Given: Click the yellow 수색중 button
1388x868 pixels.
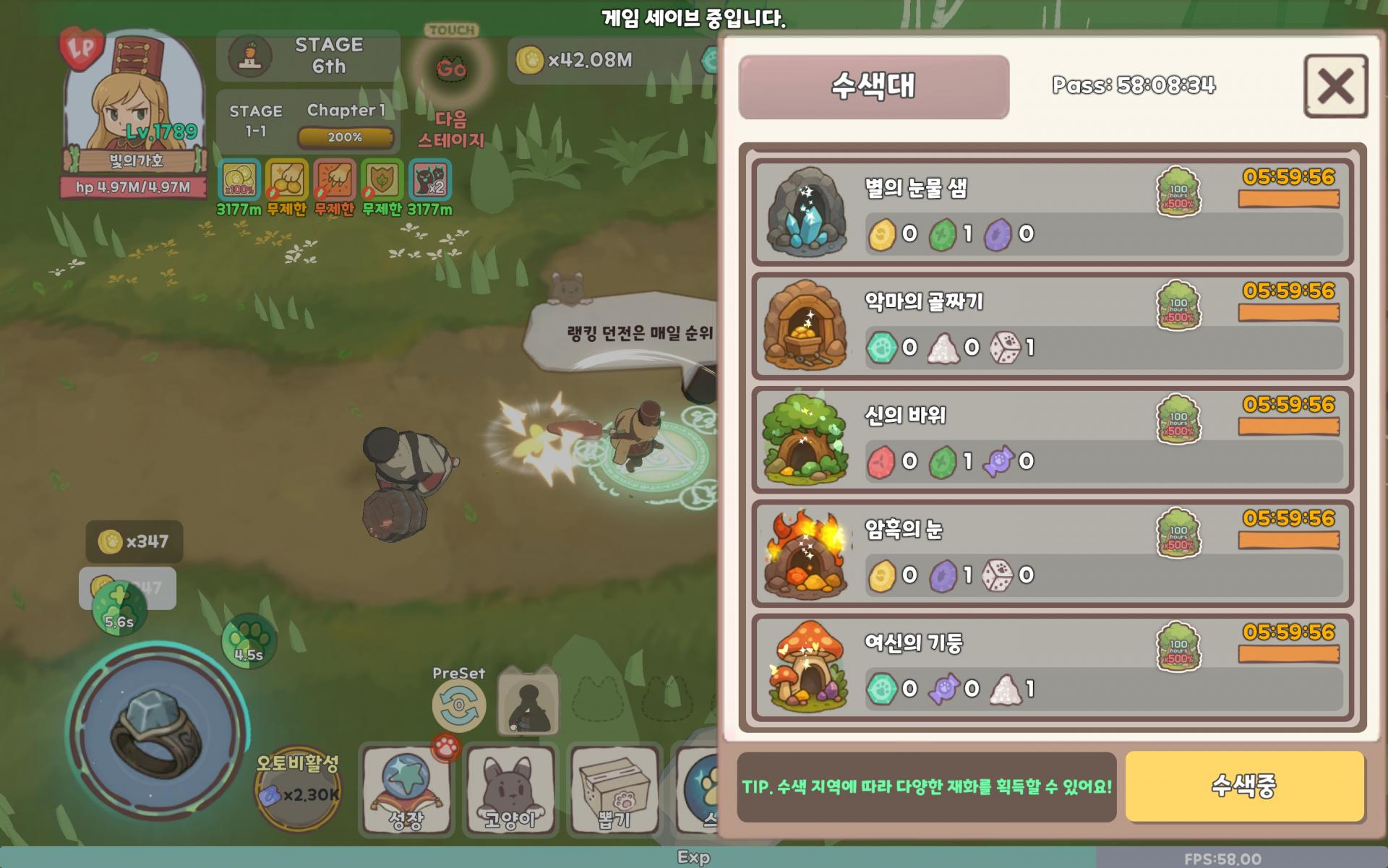Looking at the screenshot, I should click(x=1244, y=786).
